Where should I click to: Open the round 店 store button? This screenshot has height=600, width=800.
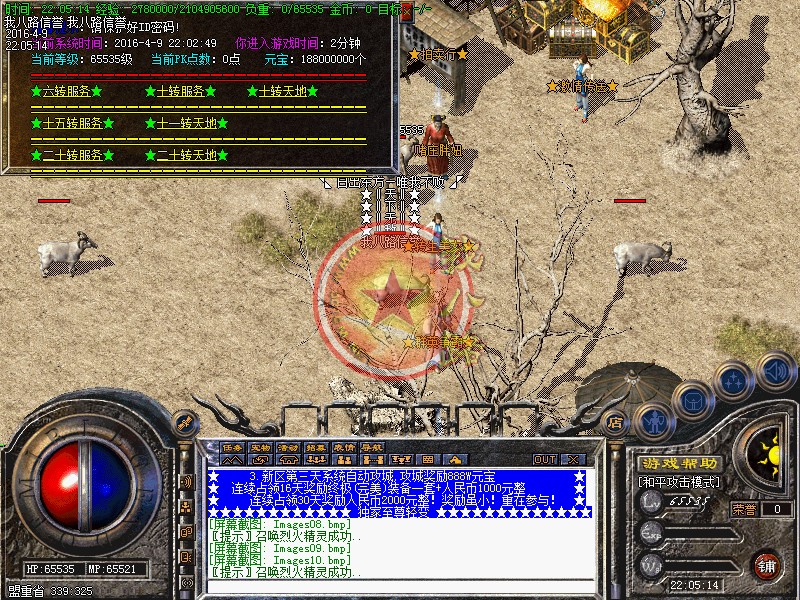[x=616, y=422]
